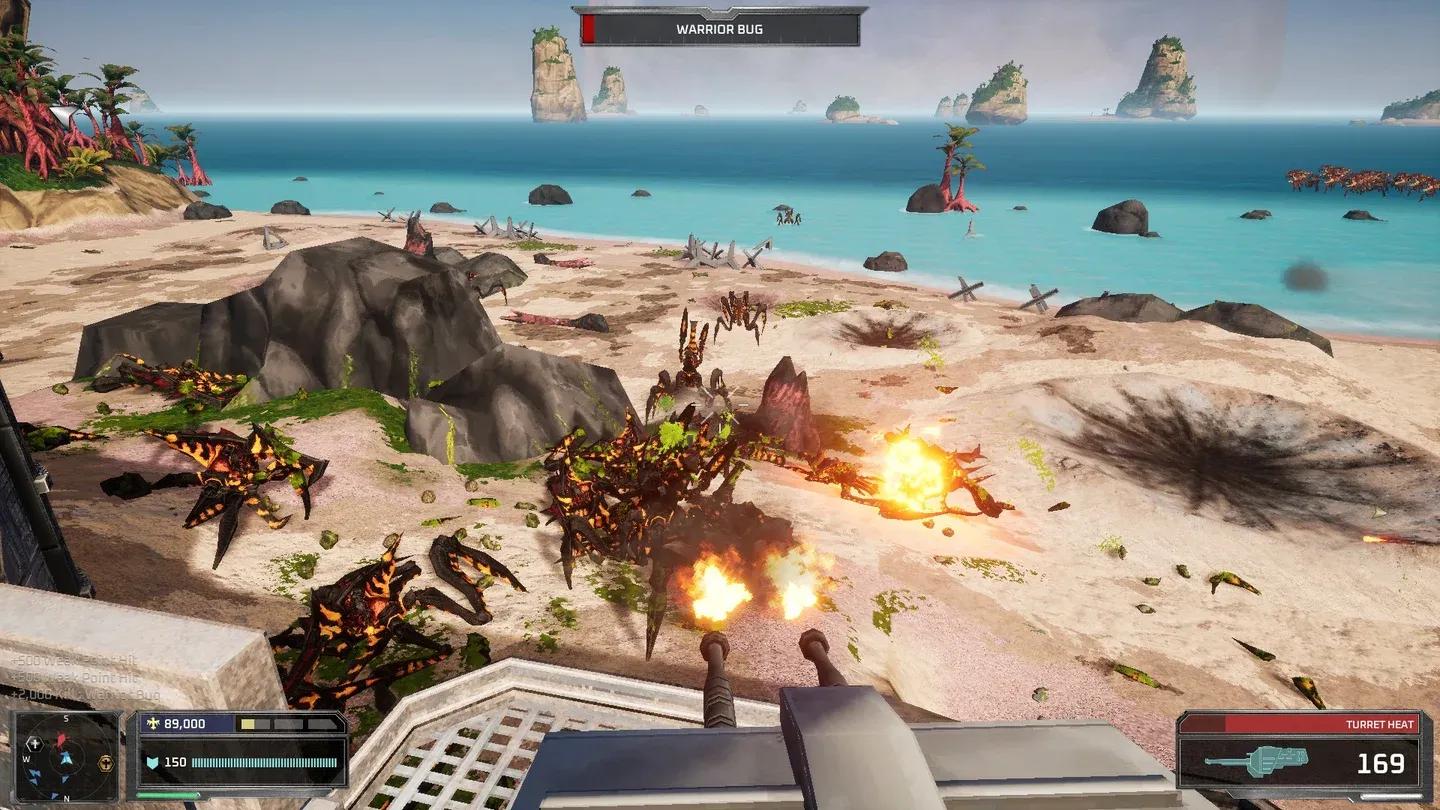Toggle the second grayed upgrade tier segment
1440x810 pixels.
coord(264,724)
